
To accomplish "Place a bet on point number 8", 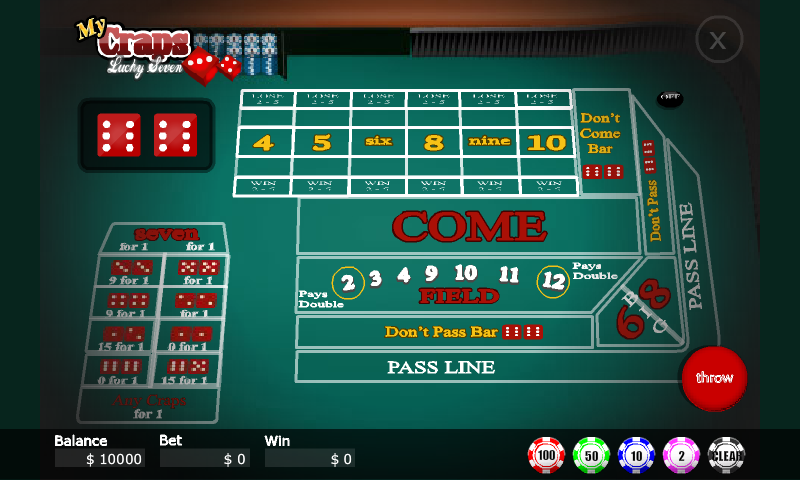I will click(434, 142).
